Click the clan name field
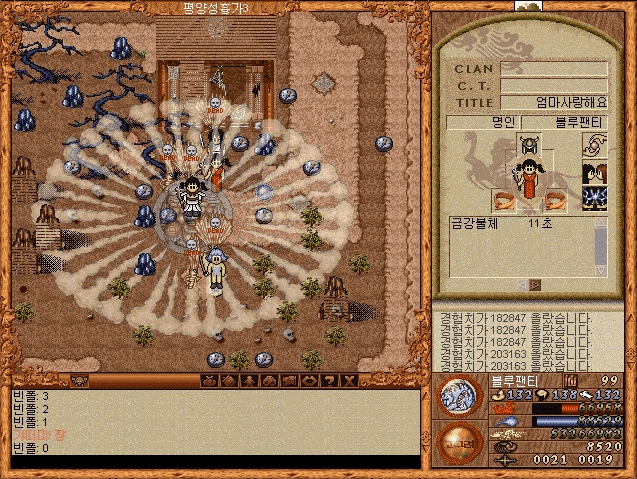This screenshot has width=637, height=479. coord(554,69)
